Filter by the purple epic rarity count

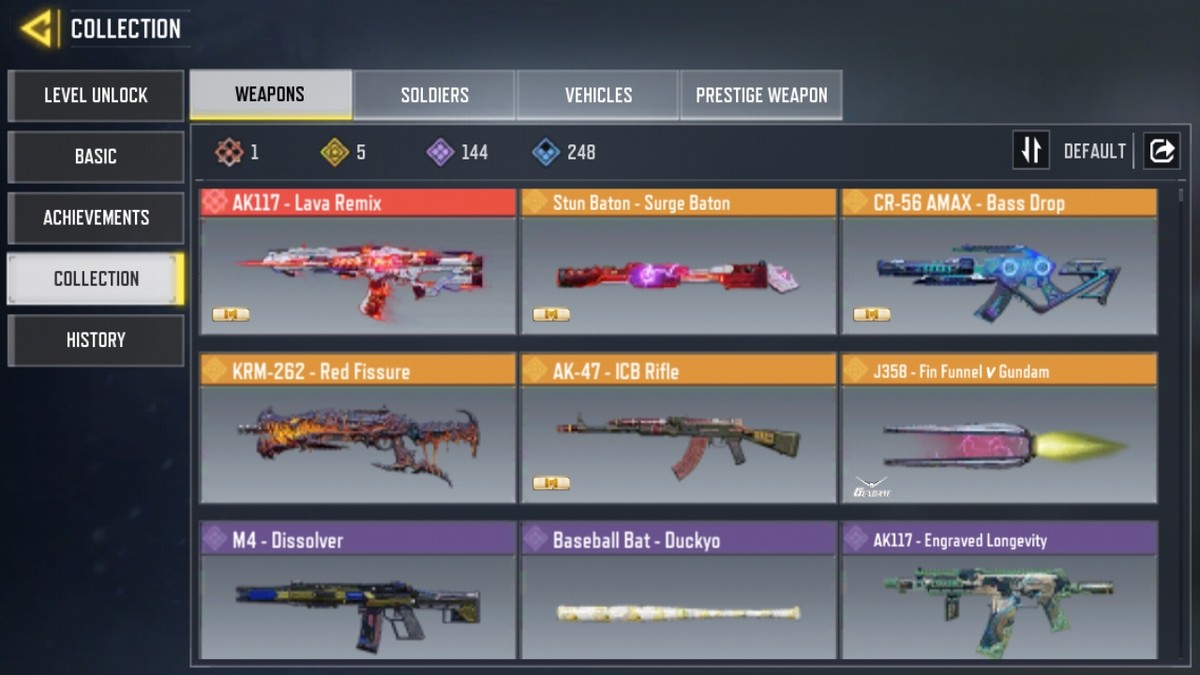point(458,152)
